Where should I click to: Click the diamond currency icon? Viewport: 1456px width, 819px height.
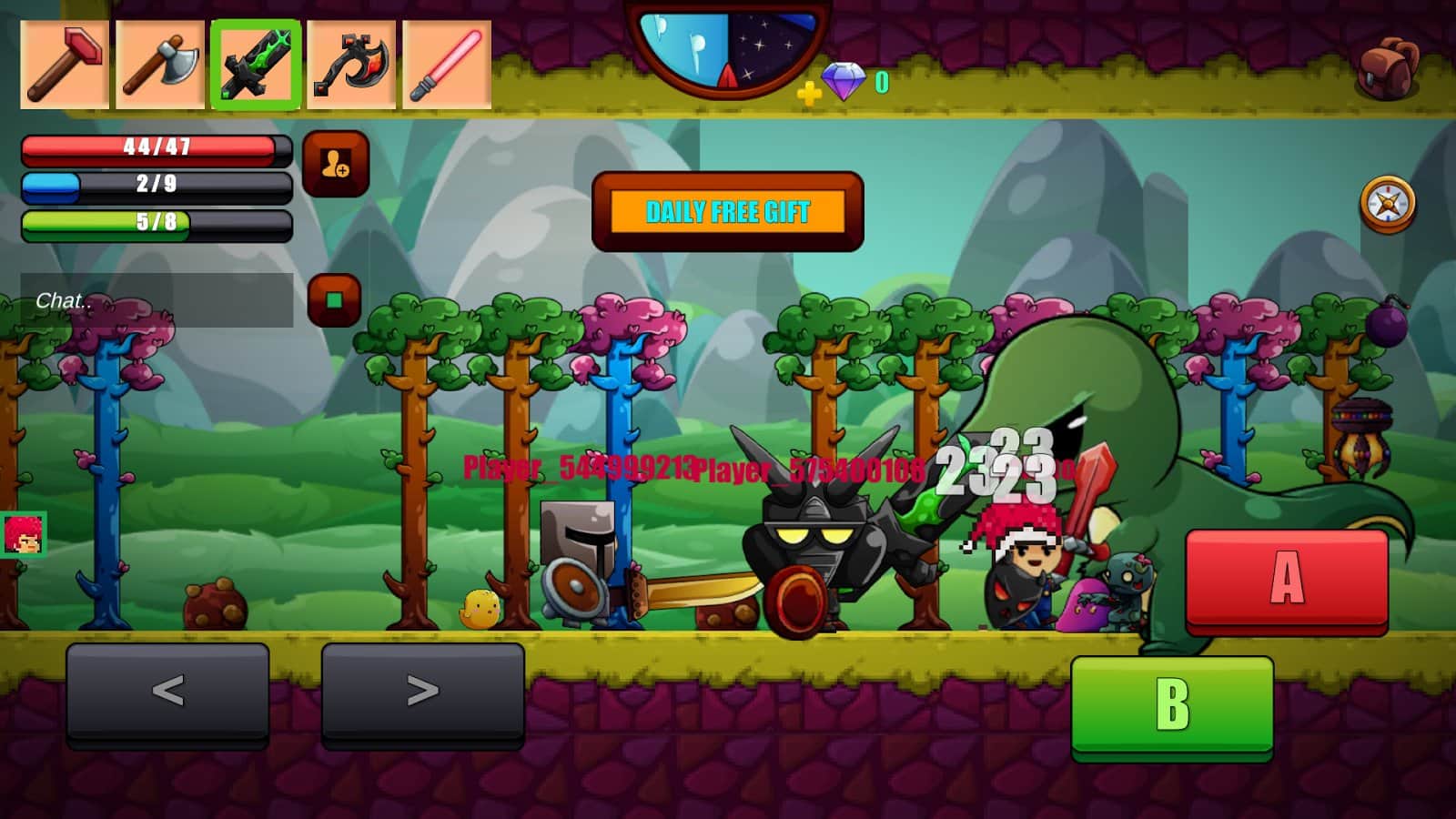click(x=846, y=80)
